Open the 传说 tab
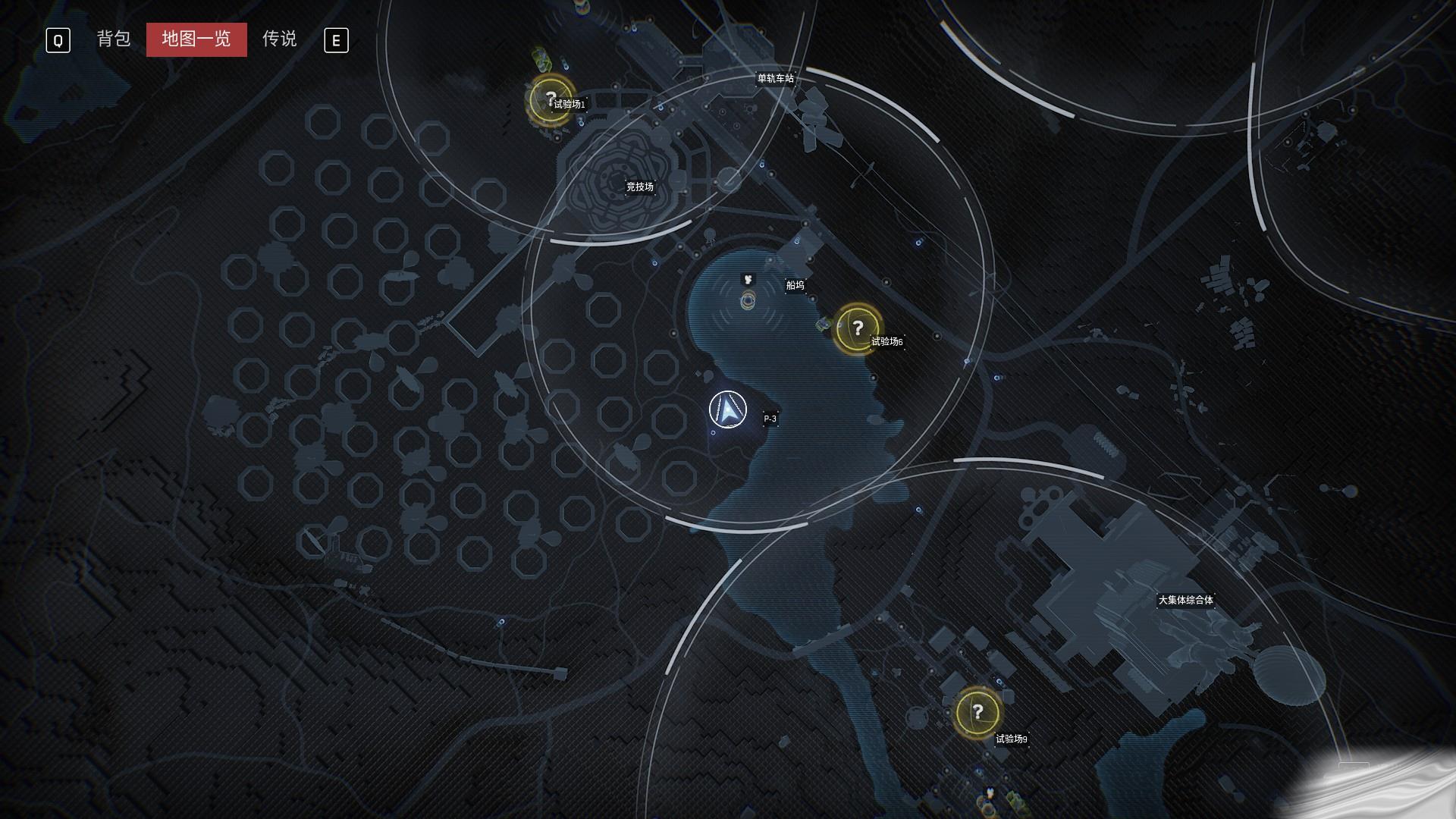 click(x=279, y=39)
